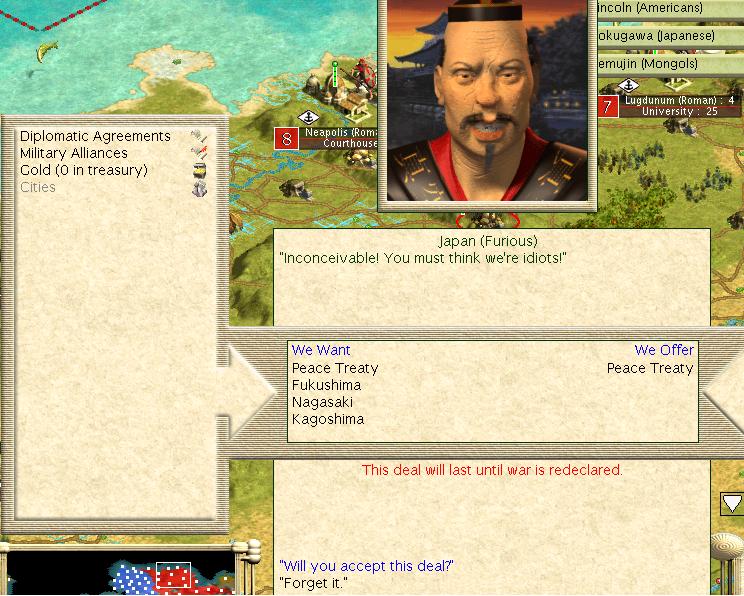744x596 pixels.
Task: Open the Military Alliances list
Action: coord(74,153)
